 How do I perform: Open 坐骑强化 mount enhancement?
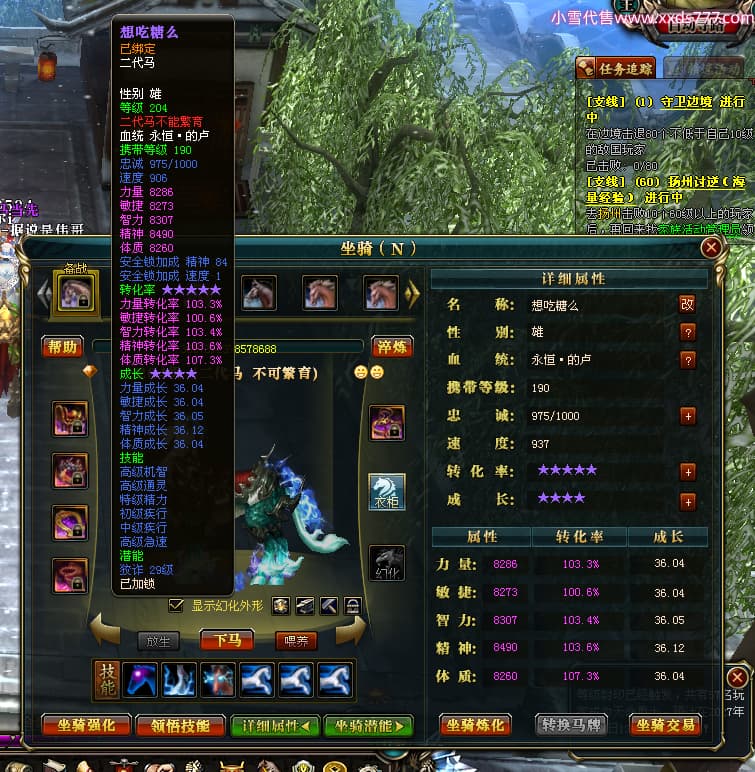click(85, 726)
